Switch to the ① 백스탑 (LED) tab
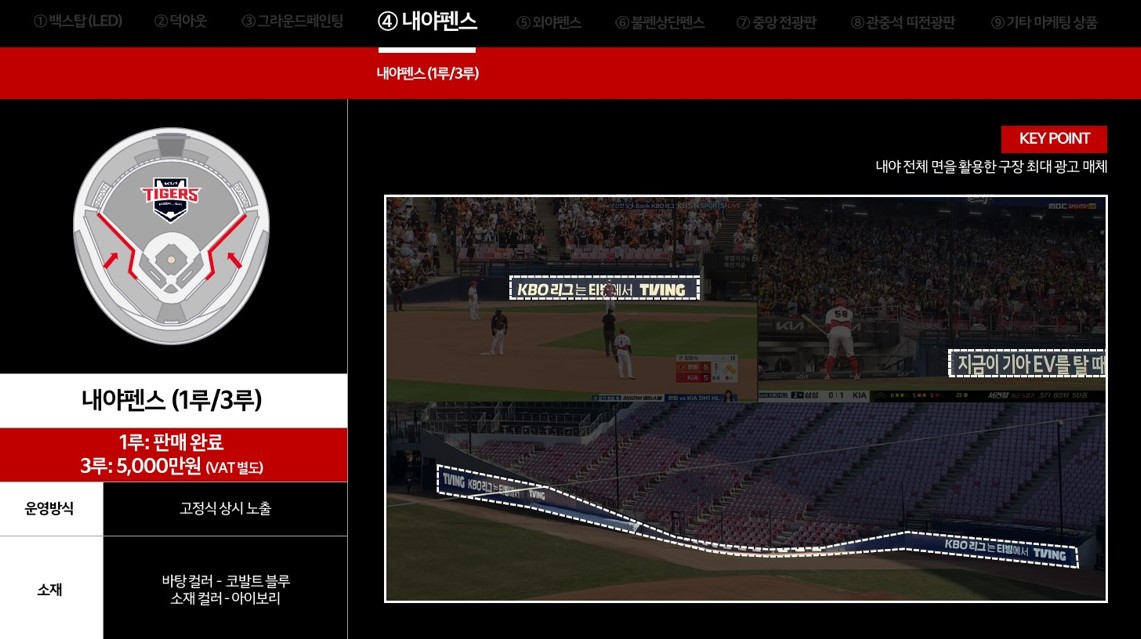The height and width of the screenshot is (639, 1141). click(78, 22)
